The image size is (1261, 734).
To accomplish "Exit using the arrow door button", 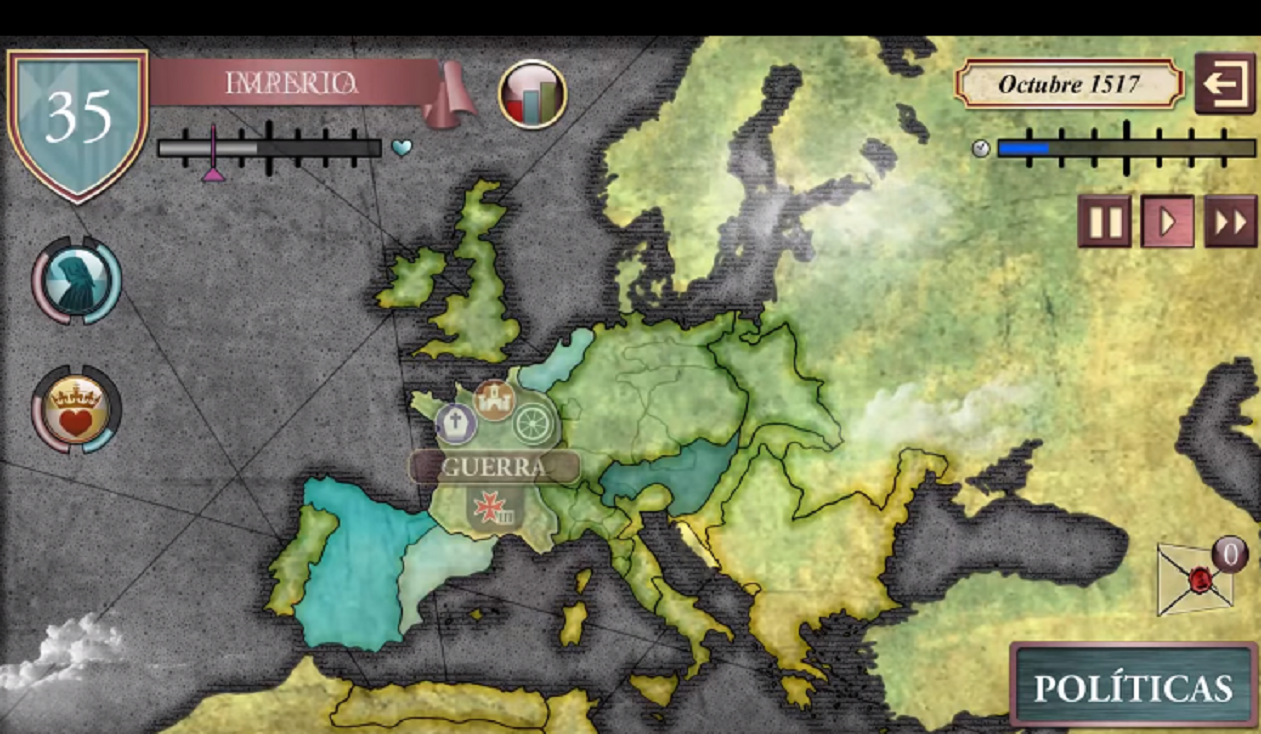I will click(1225, 83).
